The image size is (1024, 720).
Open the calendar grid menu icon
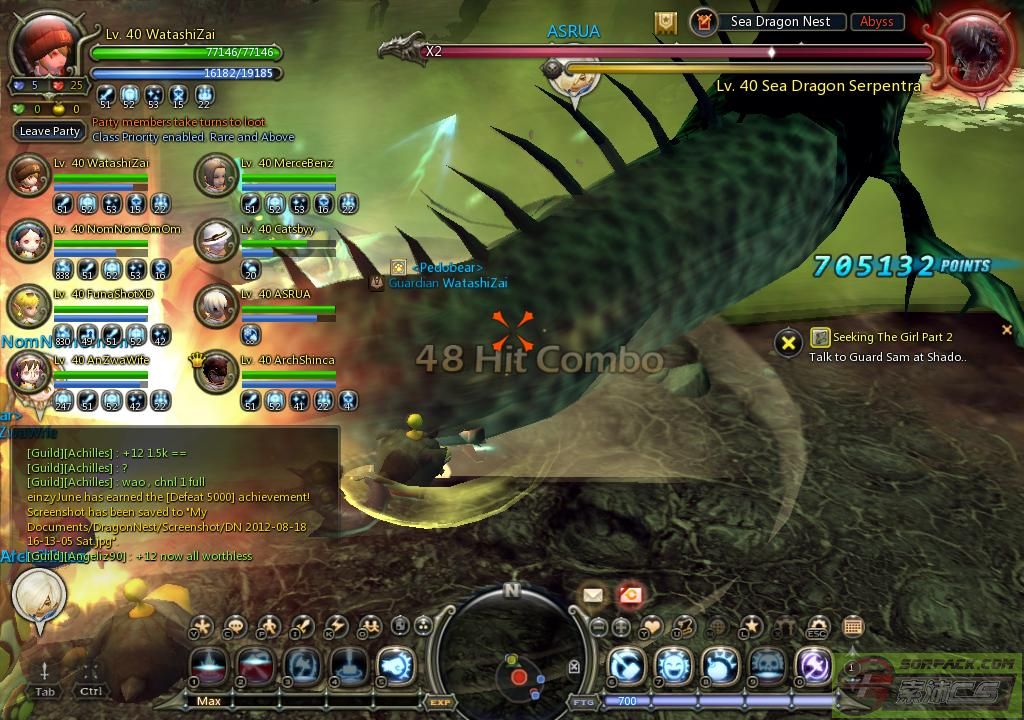click(x=852, y=627)
